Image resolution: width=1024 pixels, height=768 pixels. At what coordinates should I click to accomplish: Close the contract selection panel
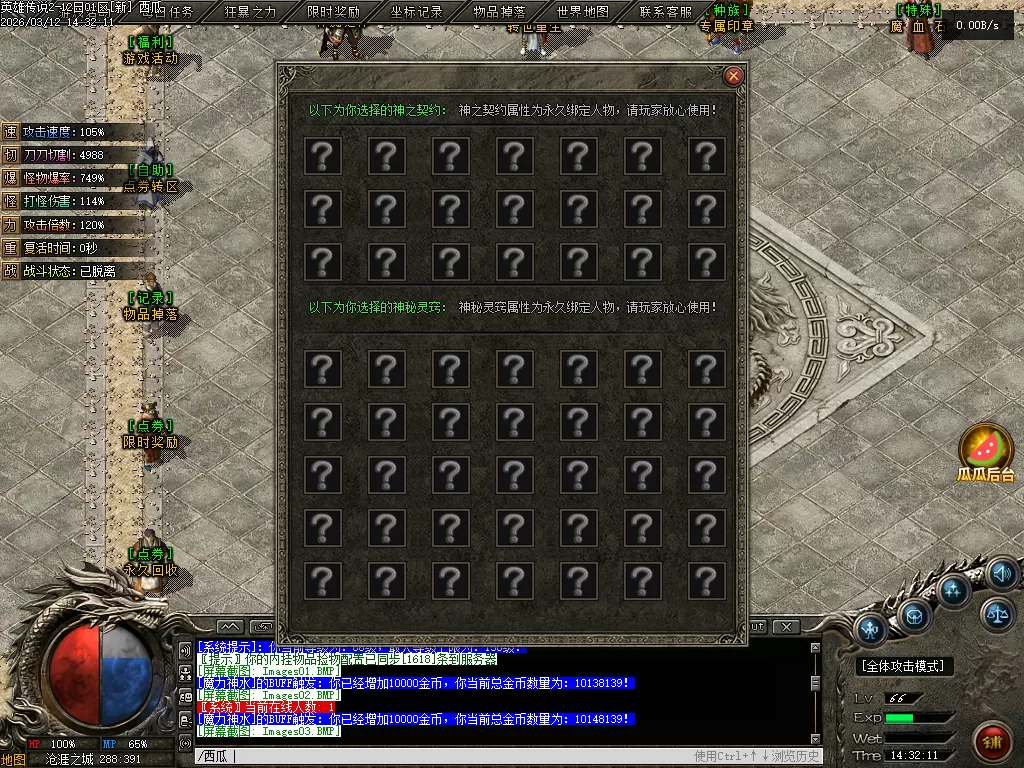[x=734, y=76]
